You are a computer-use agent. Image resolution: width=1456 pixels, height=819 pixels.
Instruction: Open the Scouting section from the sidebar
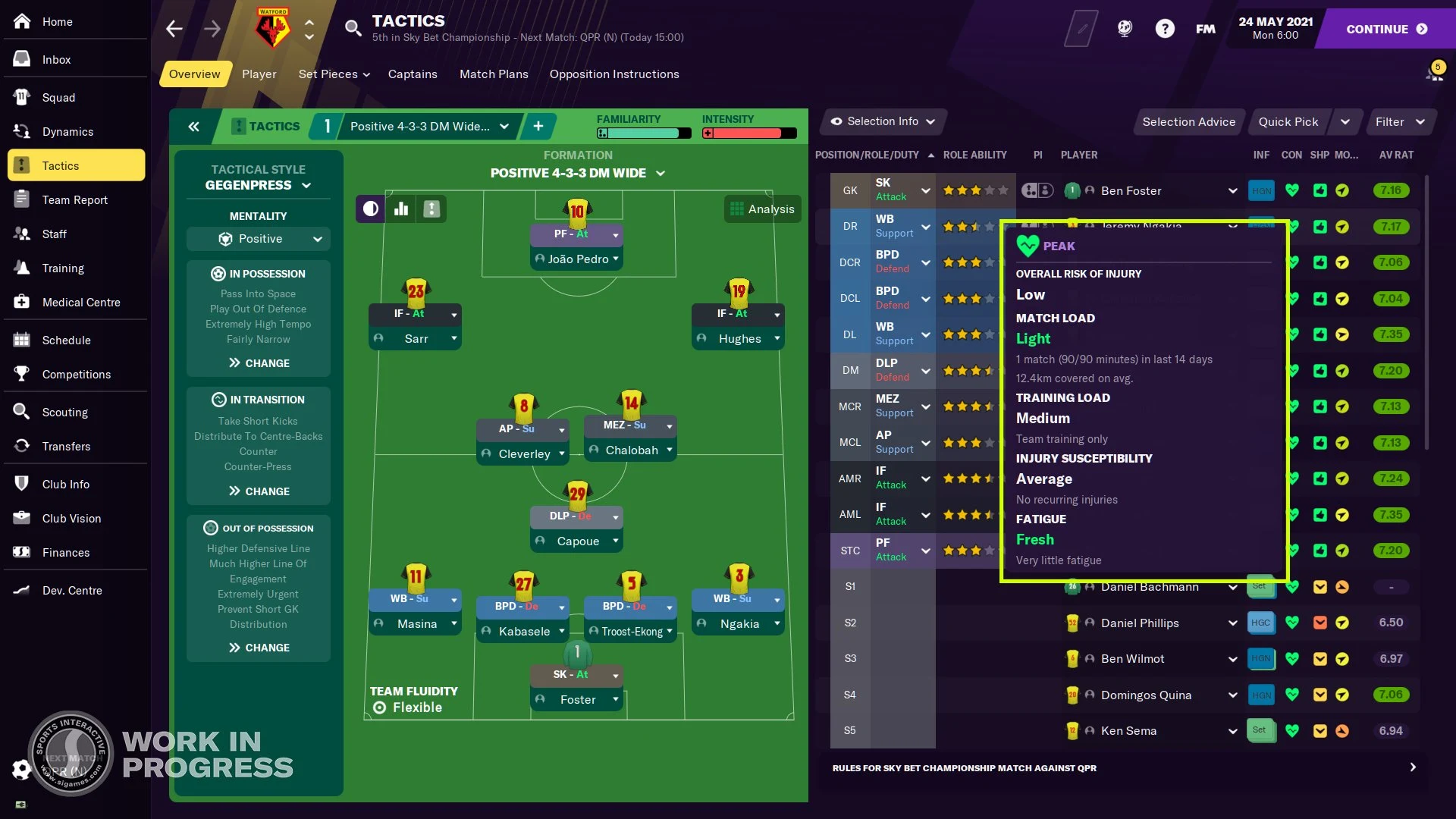[x=64, y=412]
